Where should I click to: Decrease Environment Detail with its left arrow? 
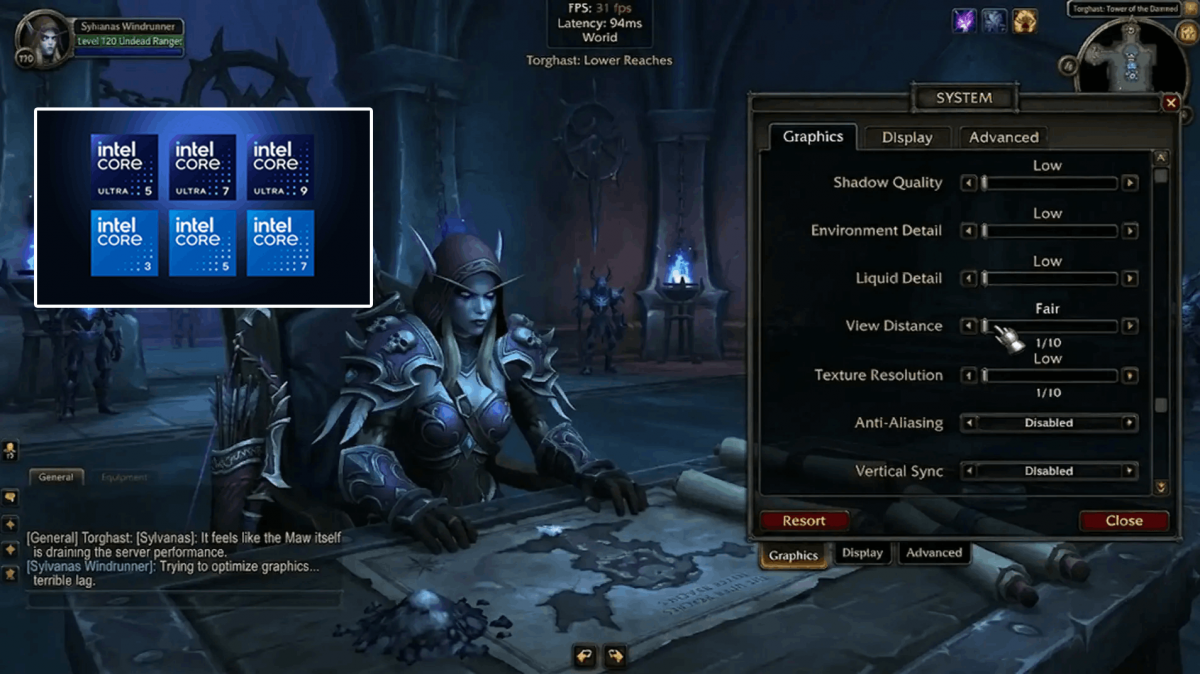968,231
